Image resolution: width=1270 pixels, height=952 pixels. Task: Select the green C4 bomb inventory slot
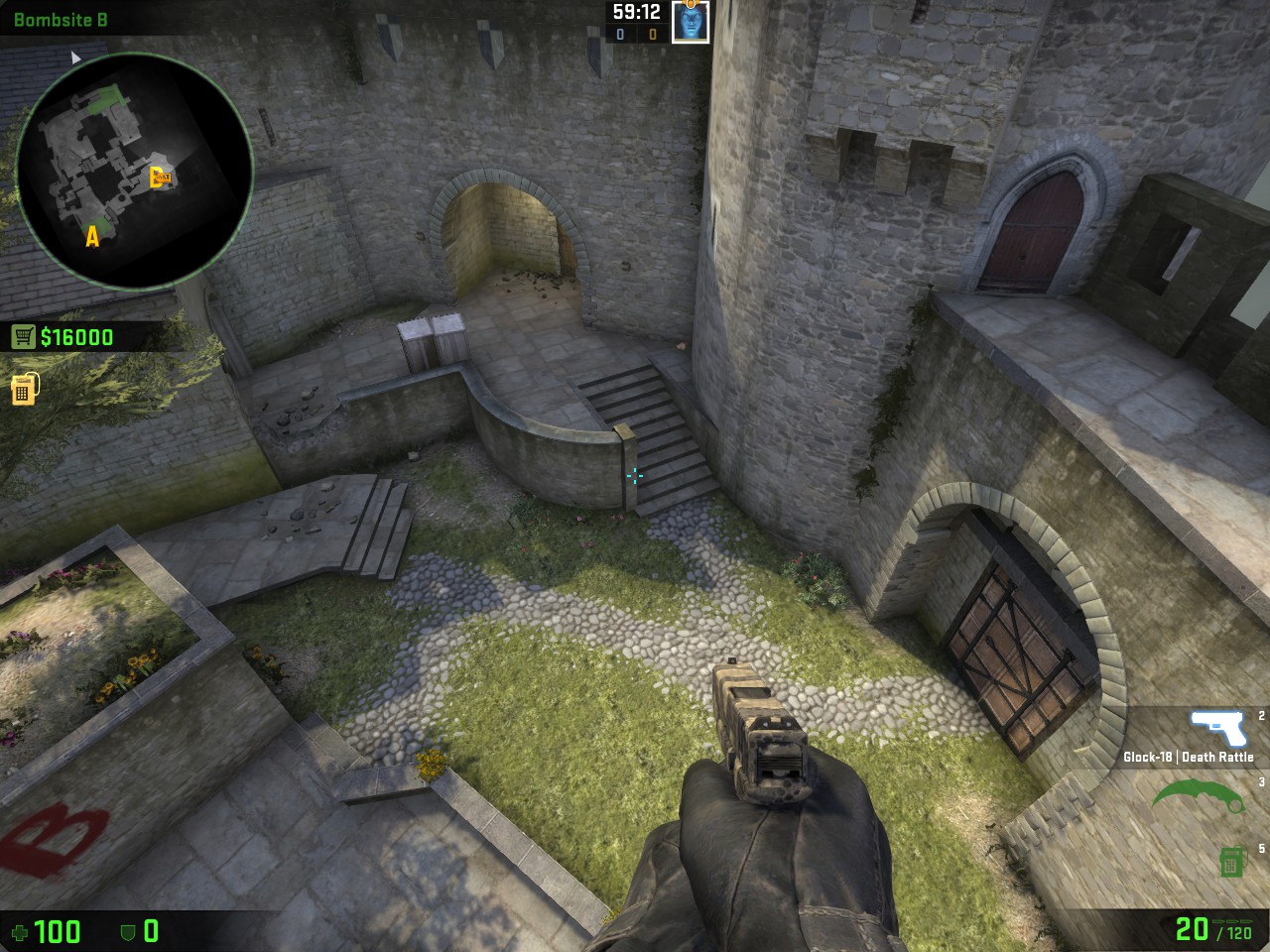[1231, 861]
